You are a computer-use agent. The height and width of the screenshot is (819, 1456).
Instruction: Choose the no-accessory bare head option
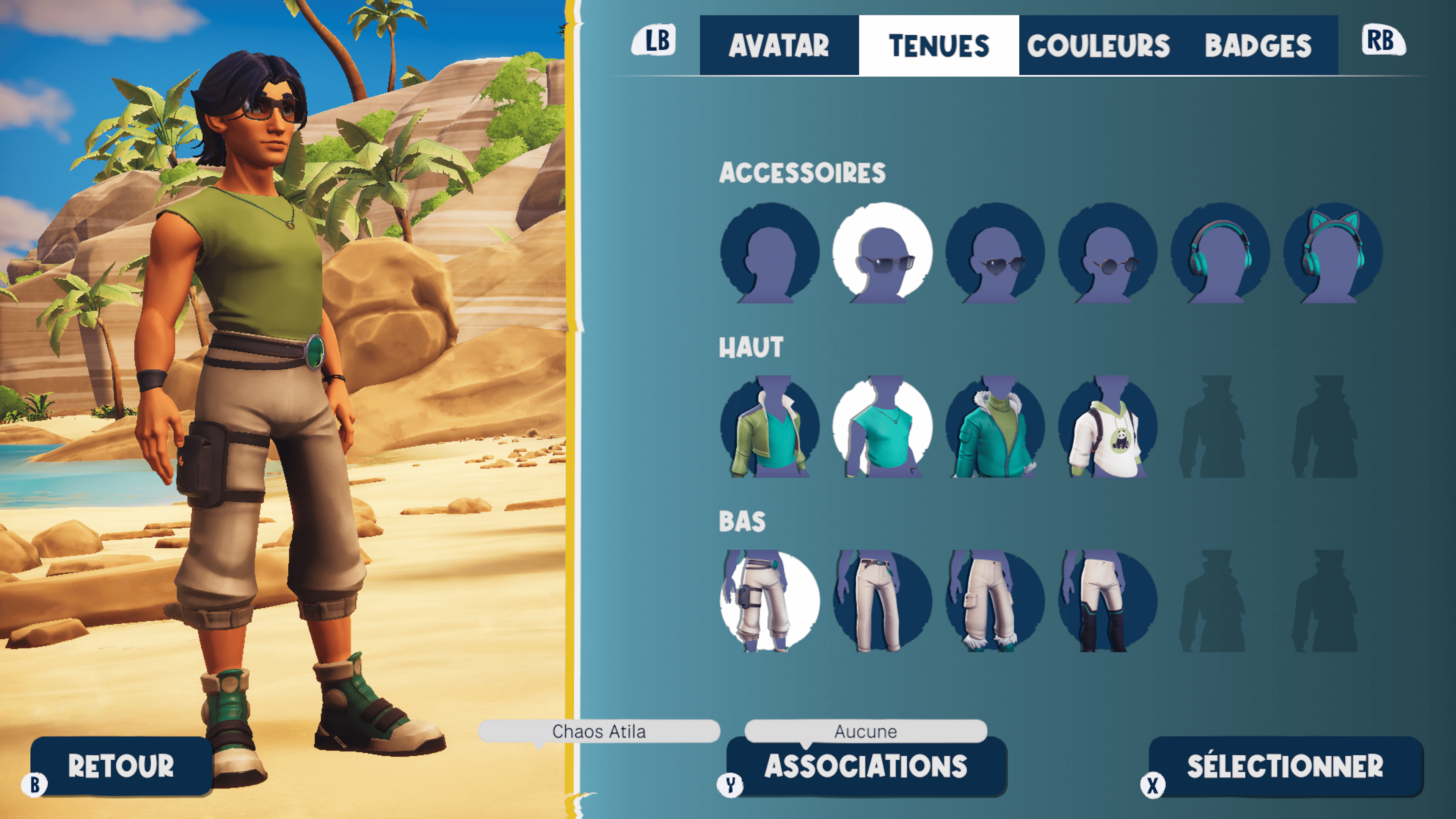click(769, 253)
